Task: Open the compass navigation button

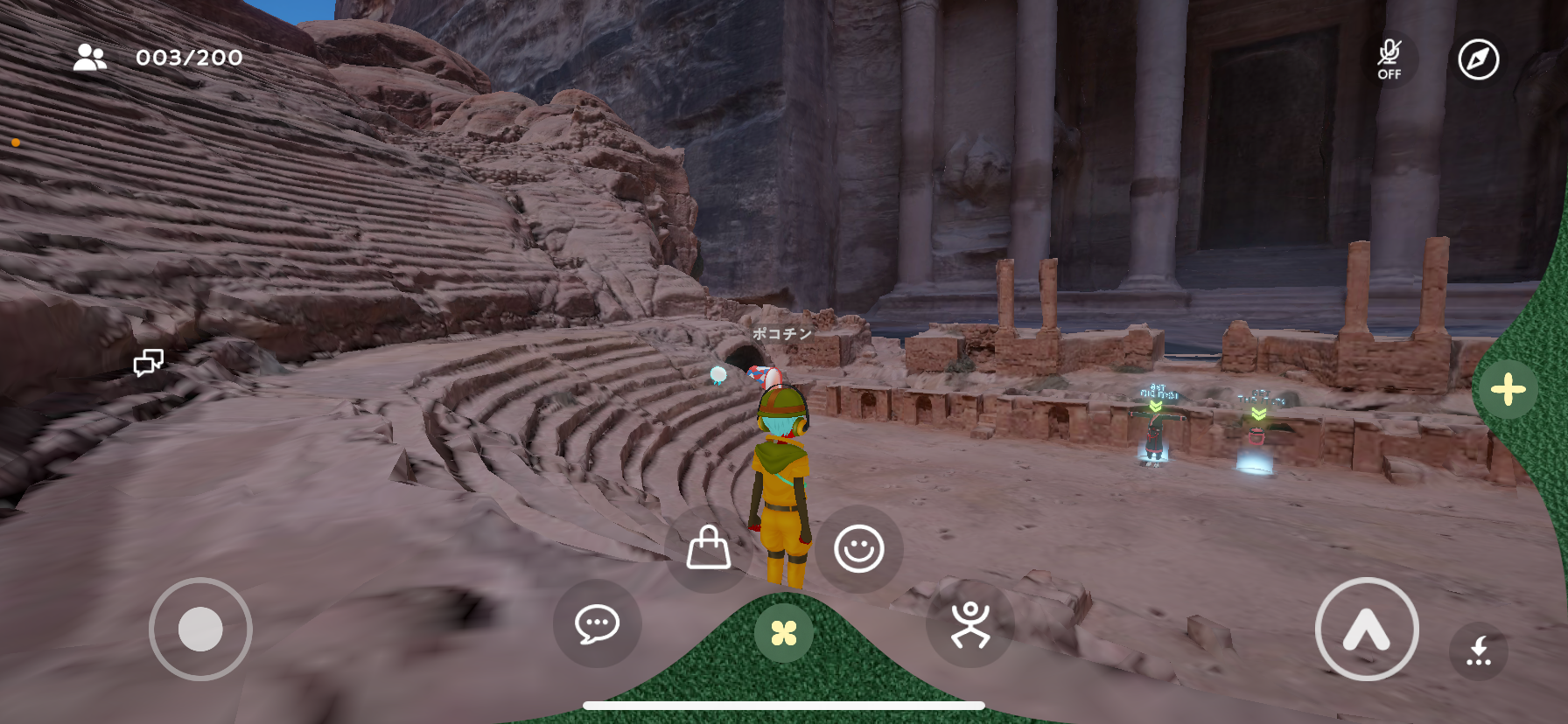Action: tap(1479, 59)
